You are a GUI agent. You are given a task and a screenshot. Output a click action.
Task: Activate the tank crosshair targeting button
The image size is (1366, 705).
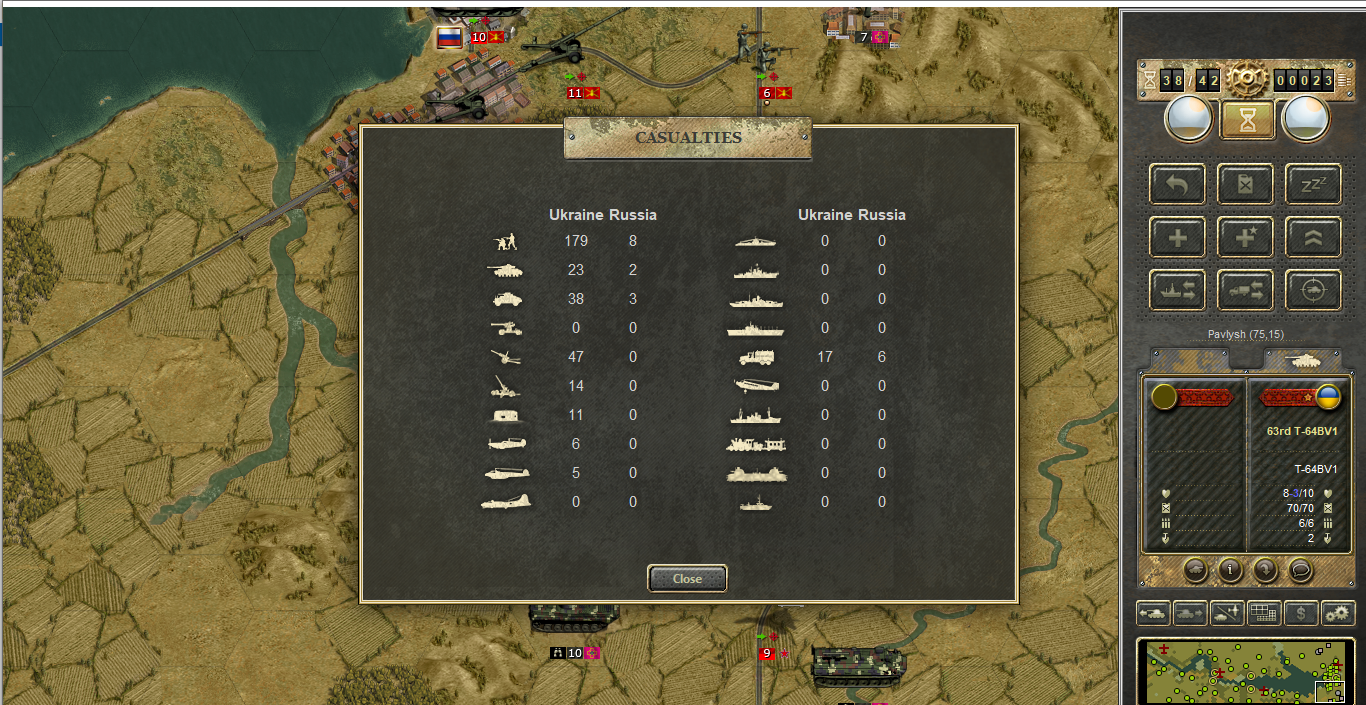[x=1312, y=290]
